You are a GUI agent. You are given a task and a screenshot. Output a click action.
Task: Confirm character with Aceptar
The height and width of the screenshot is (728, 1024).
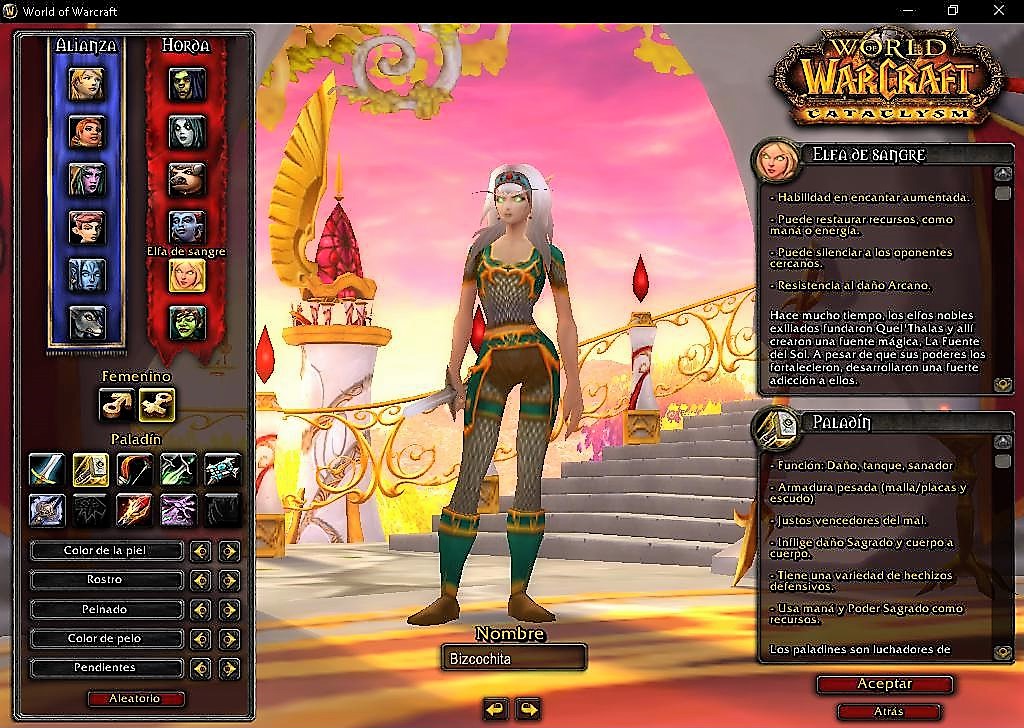click(884, 684)
